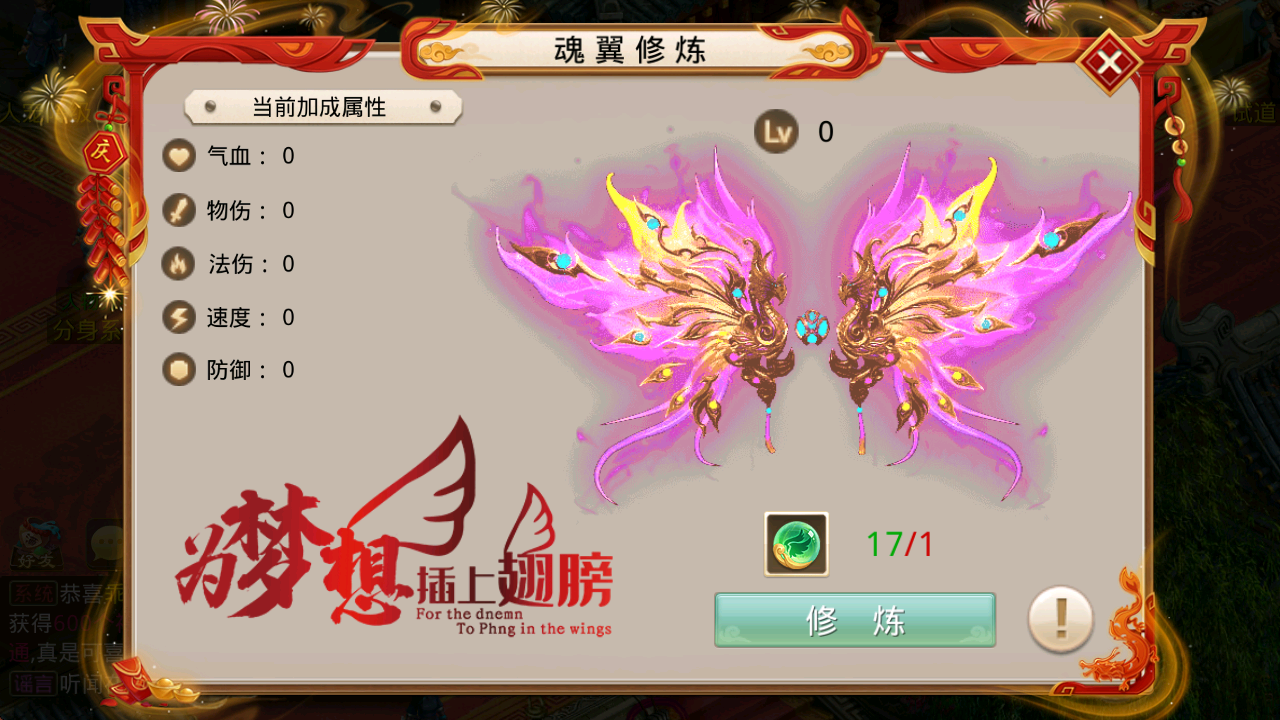Click the sword icon next to 物伤
Image resolution: width=1280 pixels, height=720 pixels.
(x=180, y=210)
